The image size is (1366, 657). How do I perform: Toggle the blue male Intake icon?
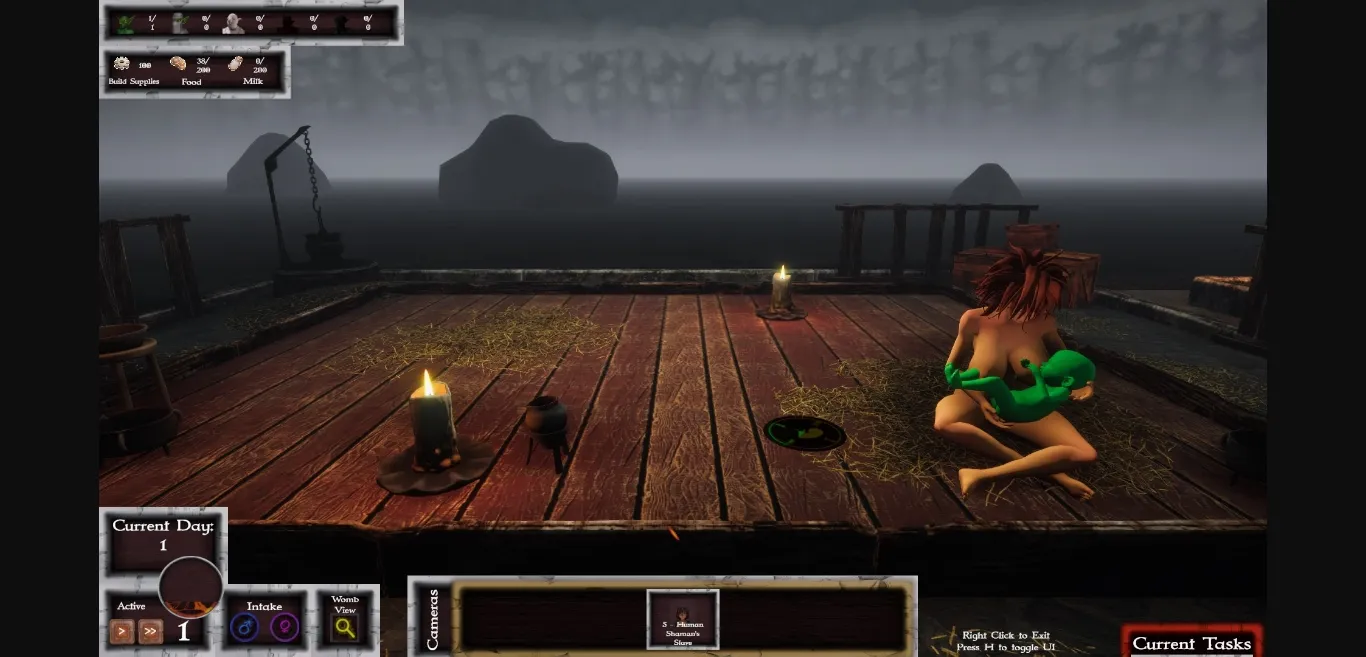point(244,628)
